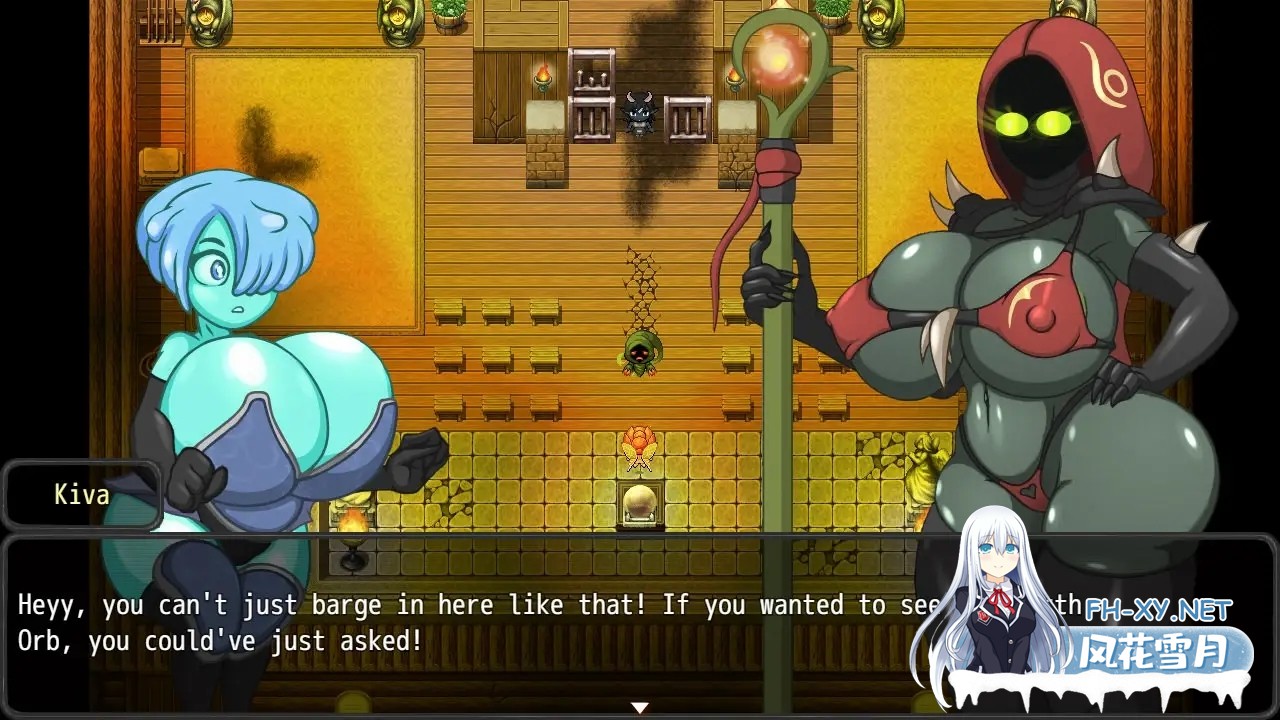Image resolution: width=1280 pixels, height=720 pixels.
Task: Advance dialogue via the down arrow indicator
Action: [x=639, y=706]
